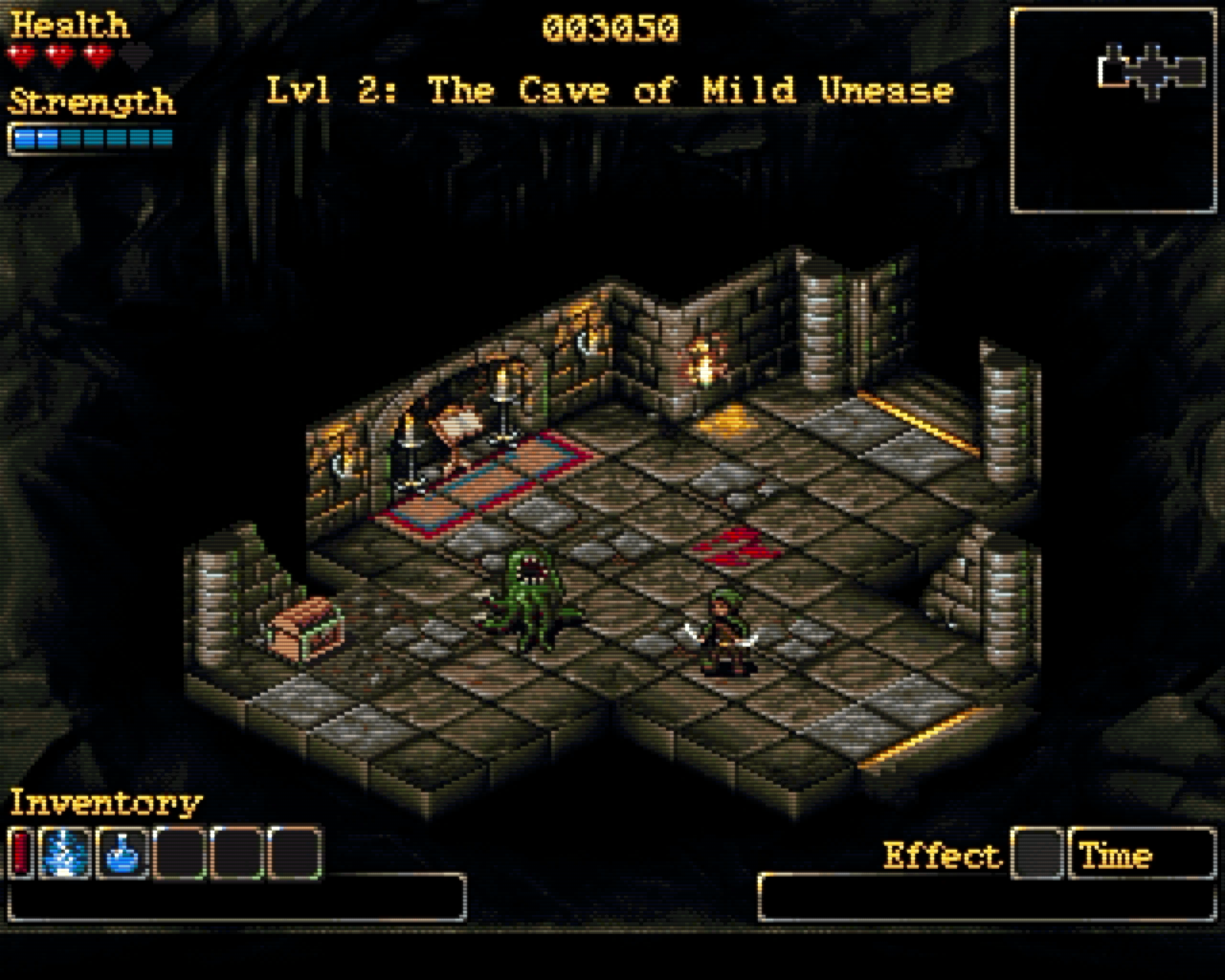Select the blue potion flask inventory slot
Image resolution: width=1225 pixels, height=980 pixels.
click(122, 854)
